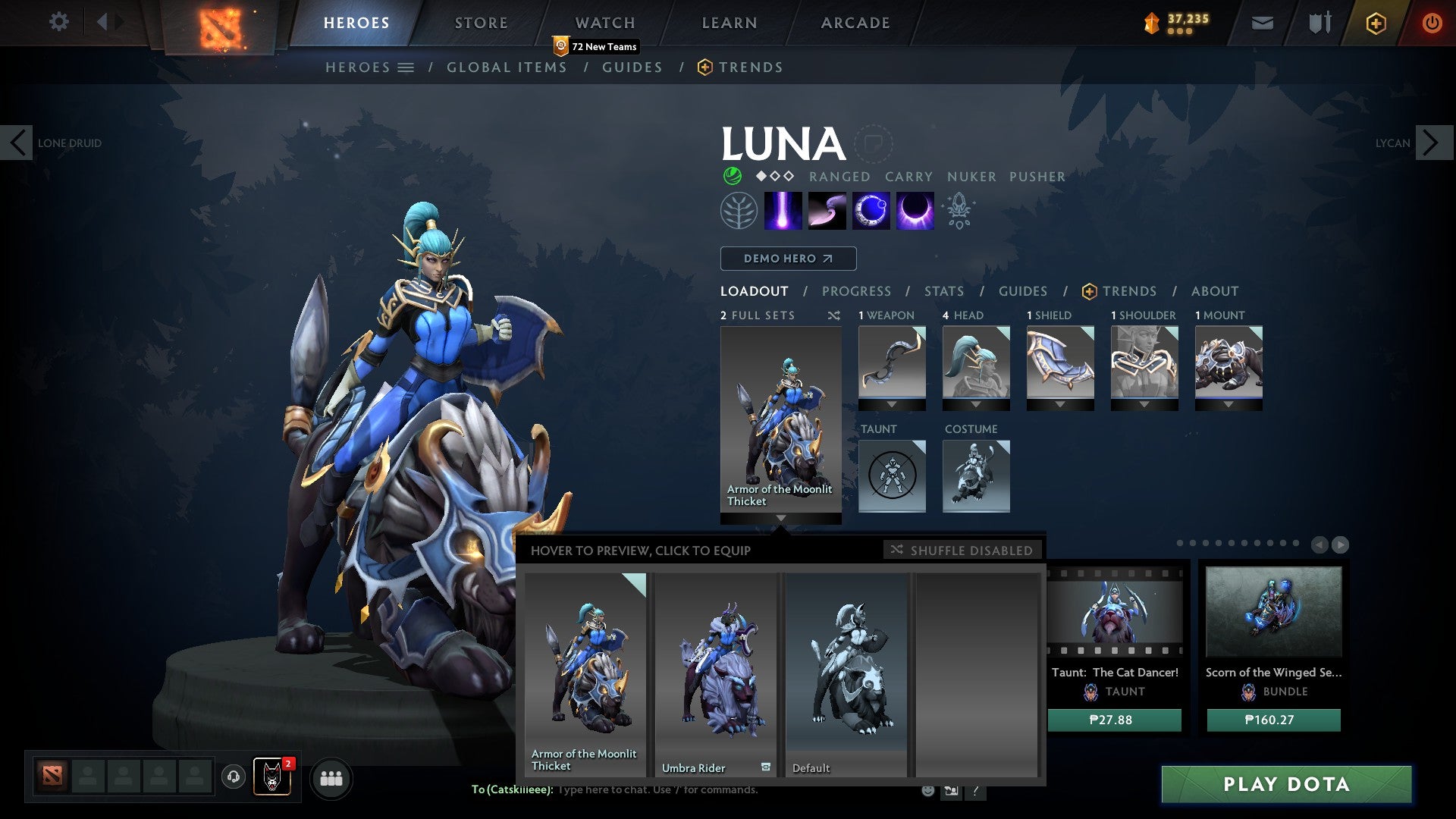
Task: Expand the Weapon loadout slot dropdown
Action: [892, 404]
